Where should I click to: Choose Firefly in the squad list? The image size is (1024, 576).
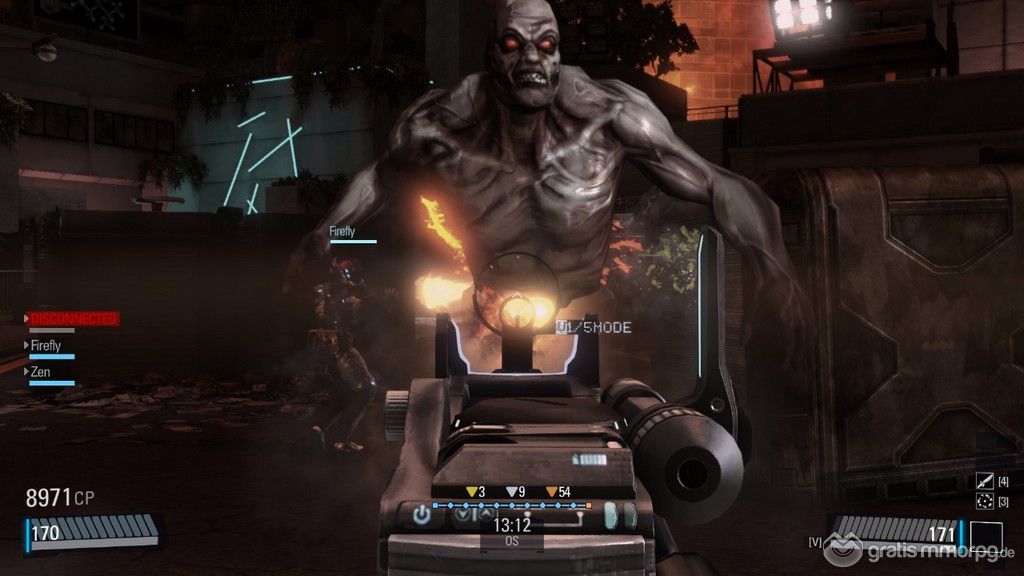click(47, 345)
